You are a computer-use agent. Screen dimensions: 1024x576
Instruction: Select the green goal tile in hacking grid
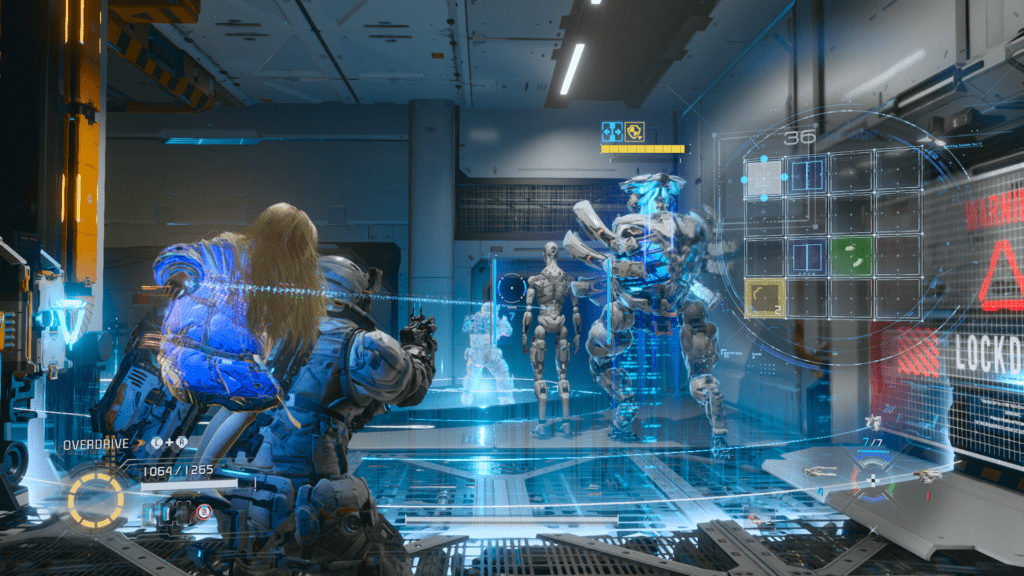(853, 256)
